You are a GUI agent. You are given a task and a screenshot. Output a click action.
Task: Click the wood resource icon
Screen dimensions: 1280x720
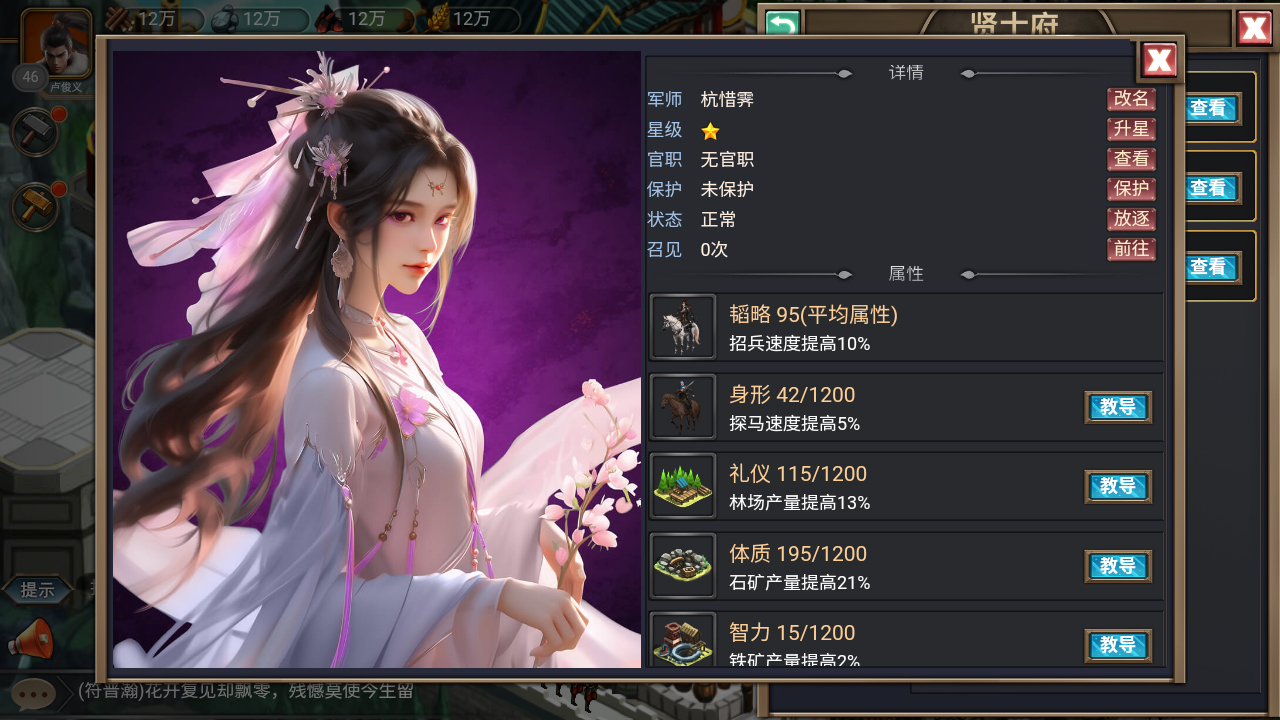pos(116,17)
